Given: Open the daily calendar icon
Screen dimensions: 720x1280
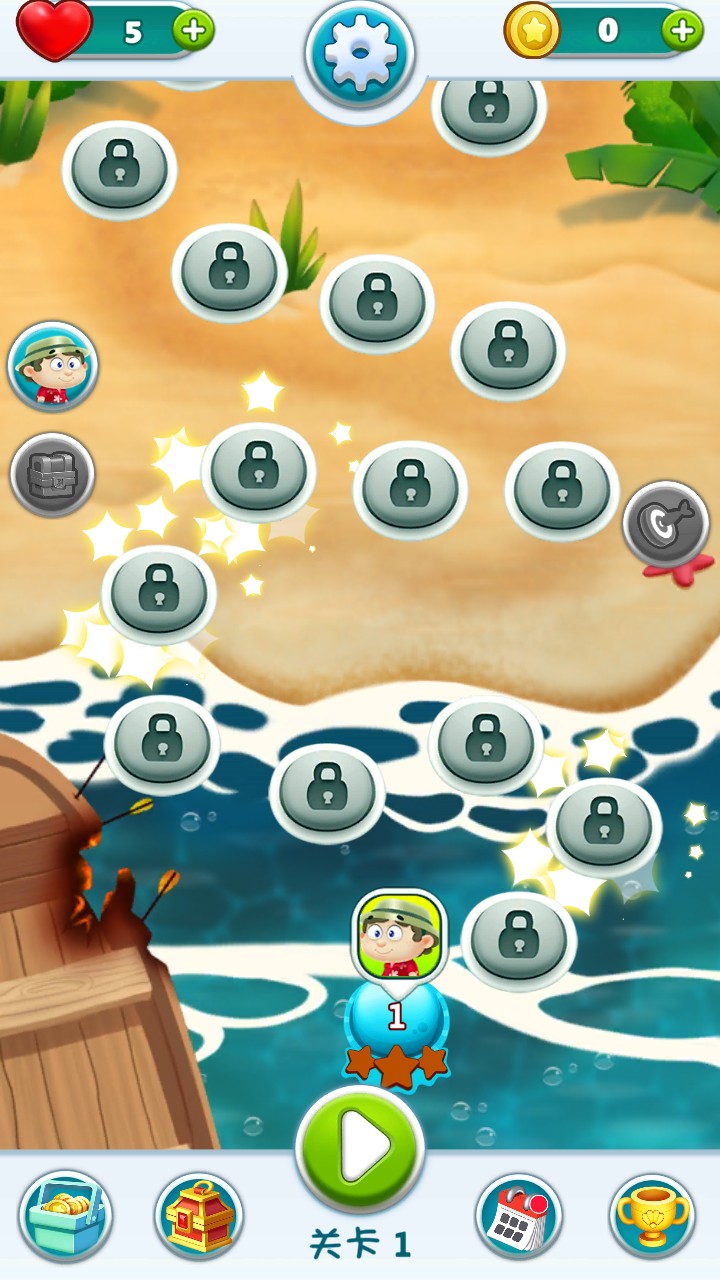Looking at the screenshot, I should (518, 1216).
